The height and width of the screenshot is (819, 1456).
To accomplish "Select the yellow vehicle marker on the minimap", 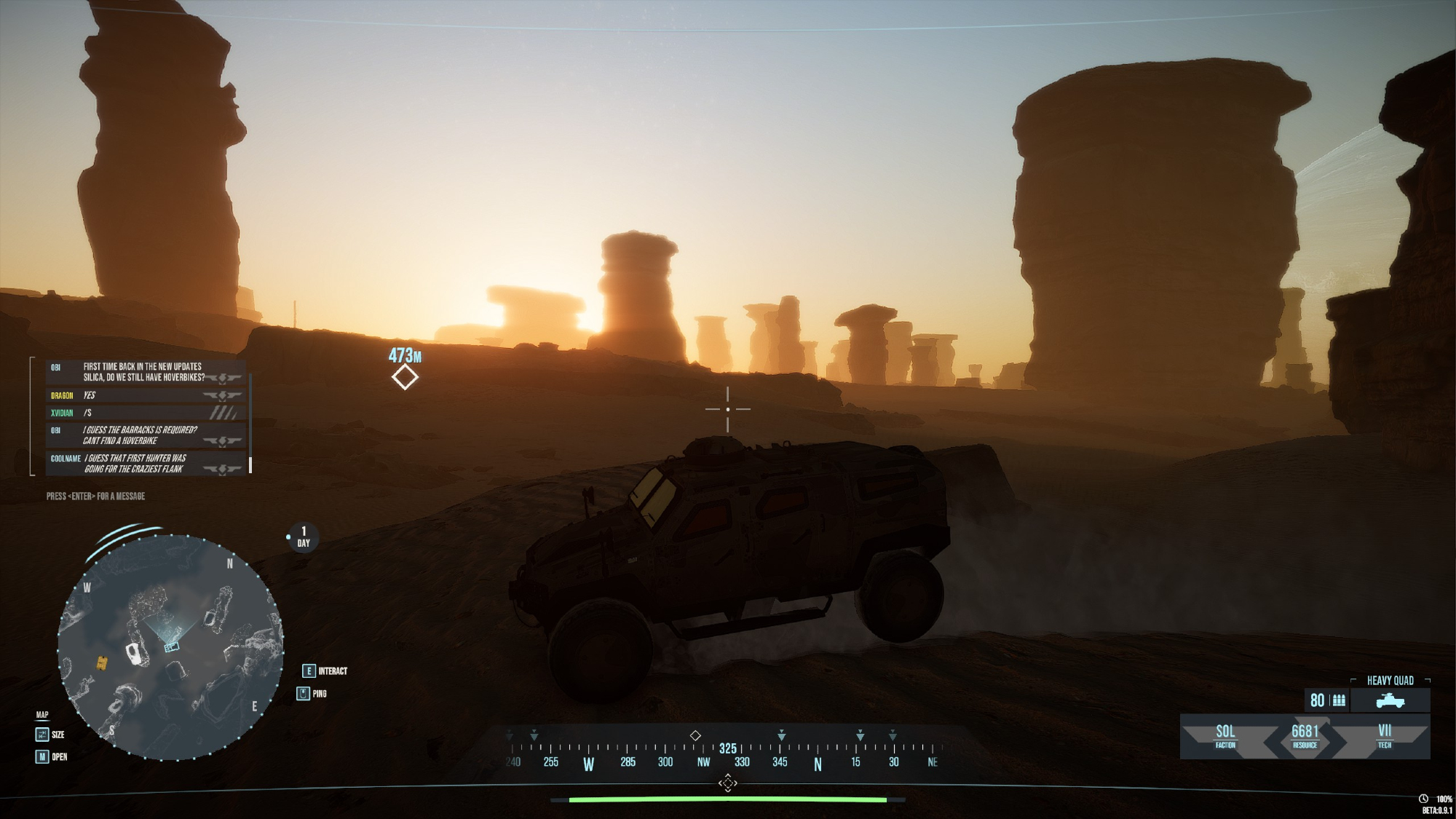I will point(103,662).
